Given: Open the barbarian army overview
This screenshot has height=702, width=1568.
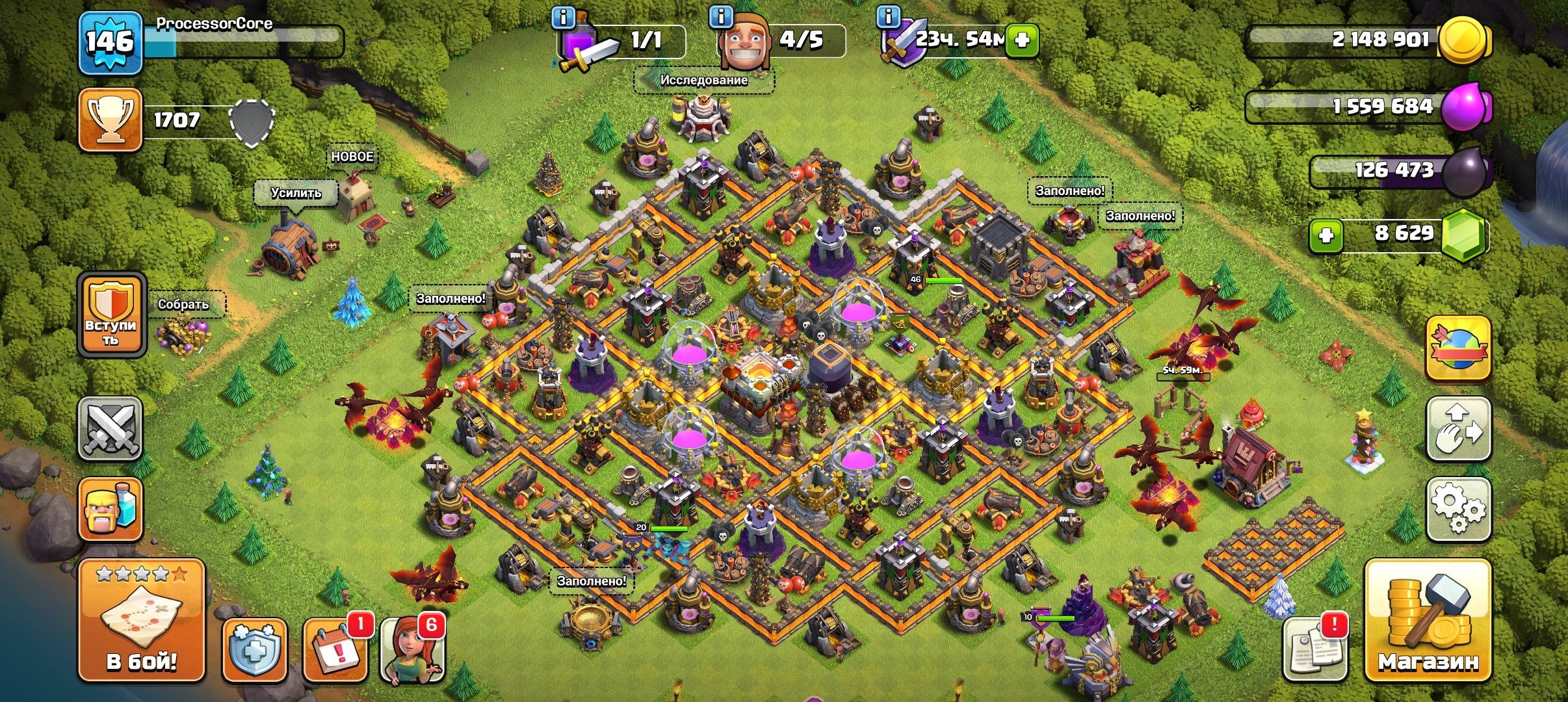Looking at the screenshot, I should click(110, 509).
